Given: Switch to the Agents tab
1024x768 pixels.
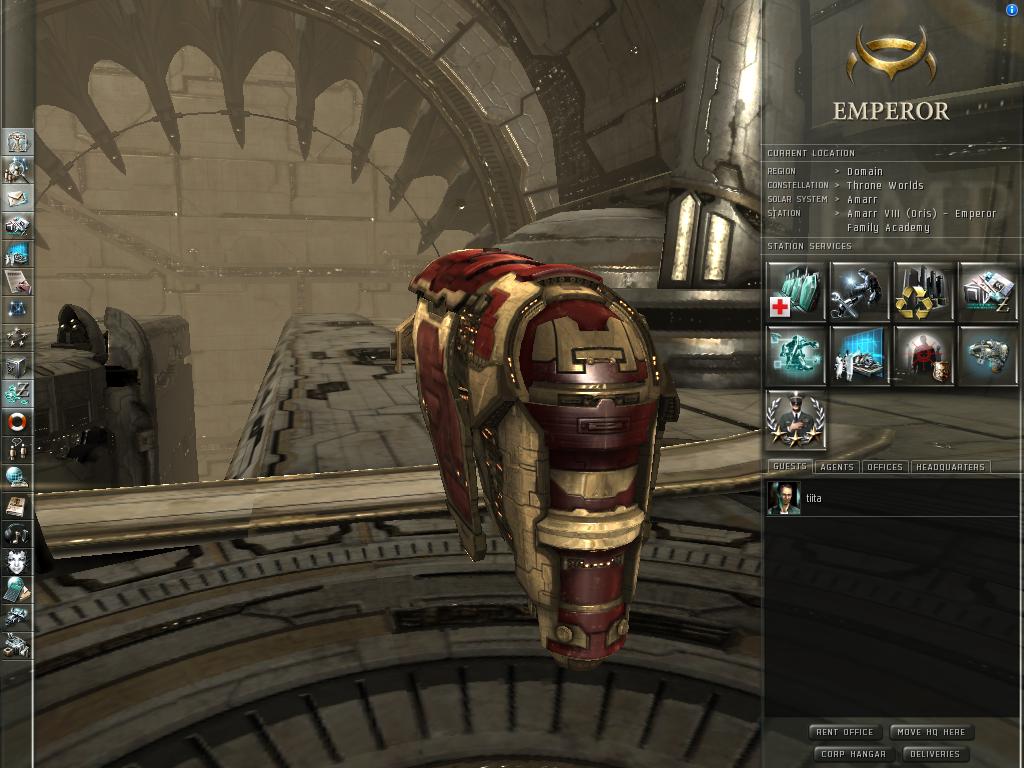Looking at the screenshot, I should pyautogui.click(x=836, y=467).
